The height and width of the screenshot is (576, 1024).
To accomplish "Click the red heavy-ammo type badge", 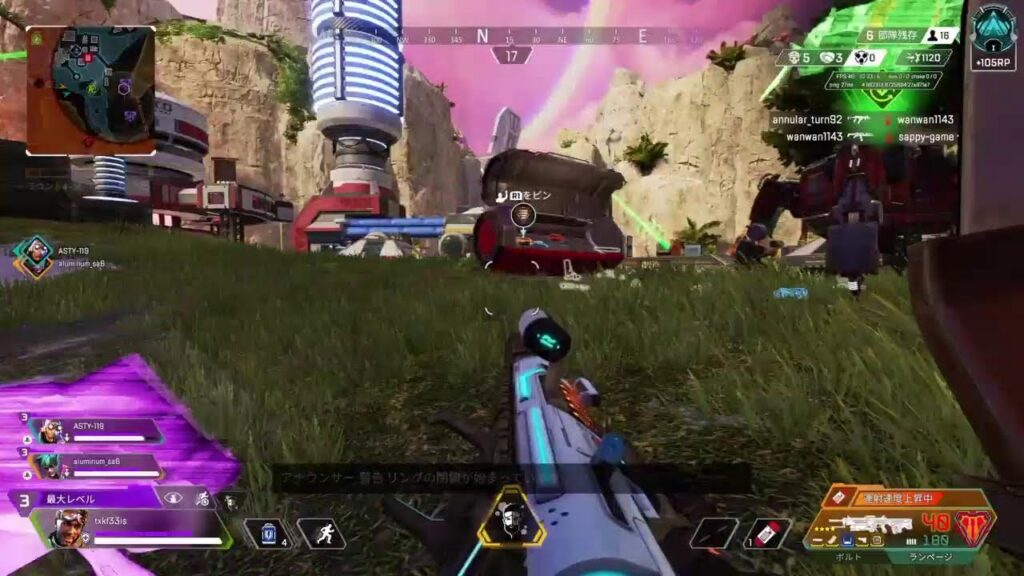I will [974, 524].
